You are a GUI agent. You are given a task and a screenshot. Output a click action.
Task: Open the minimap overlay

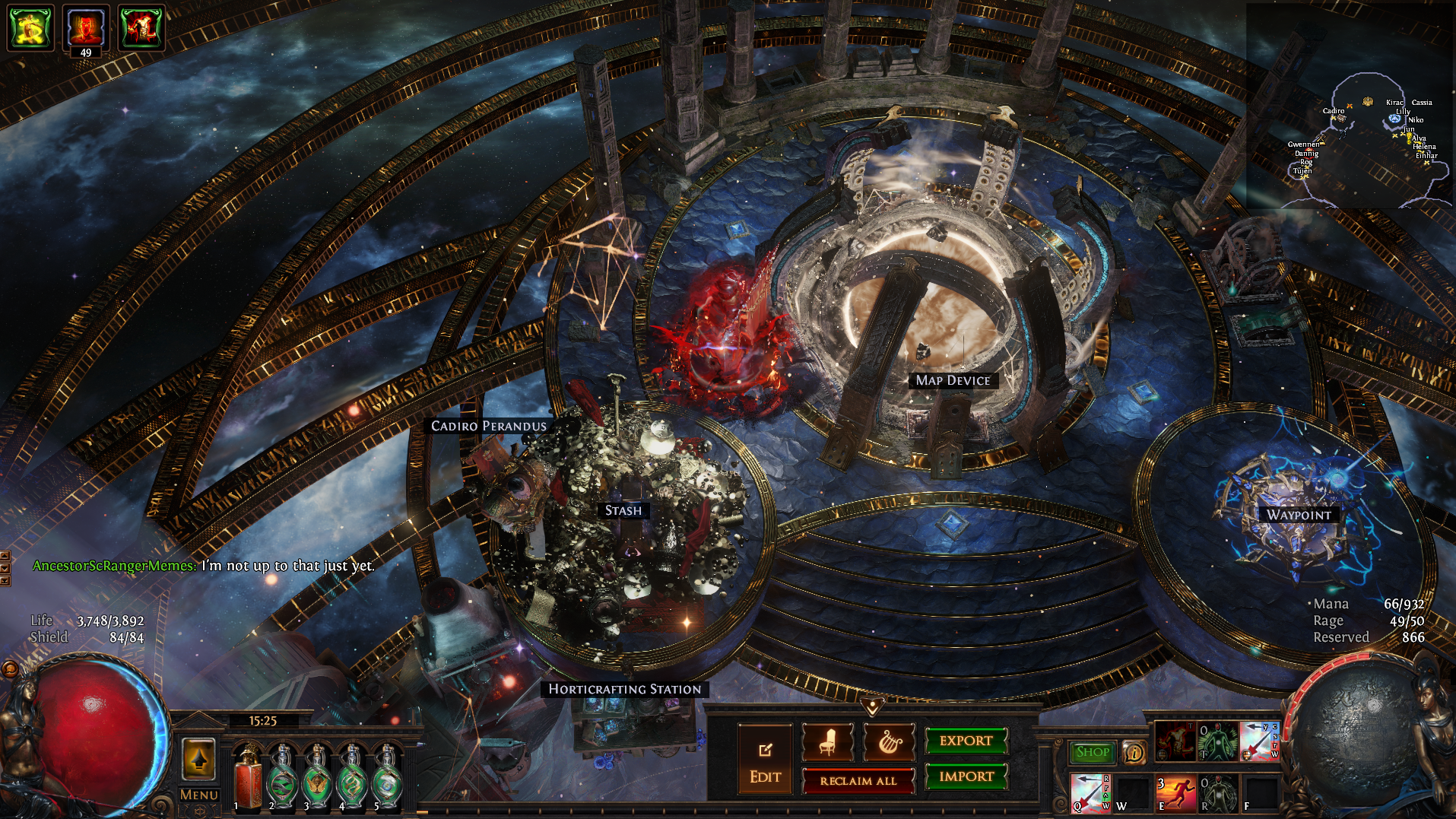1350,106
